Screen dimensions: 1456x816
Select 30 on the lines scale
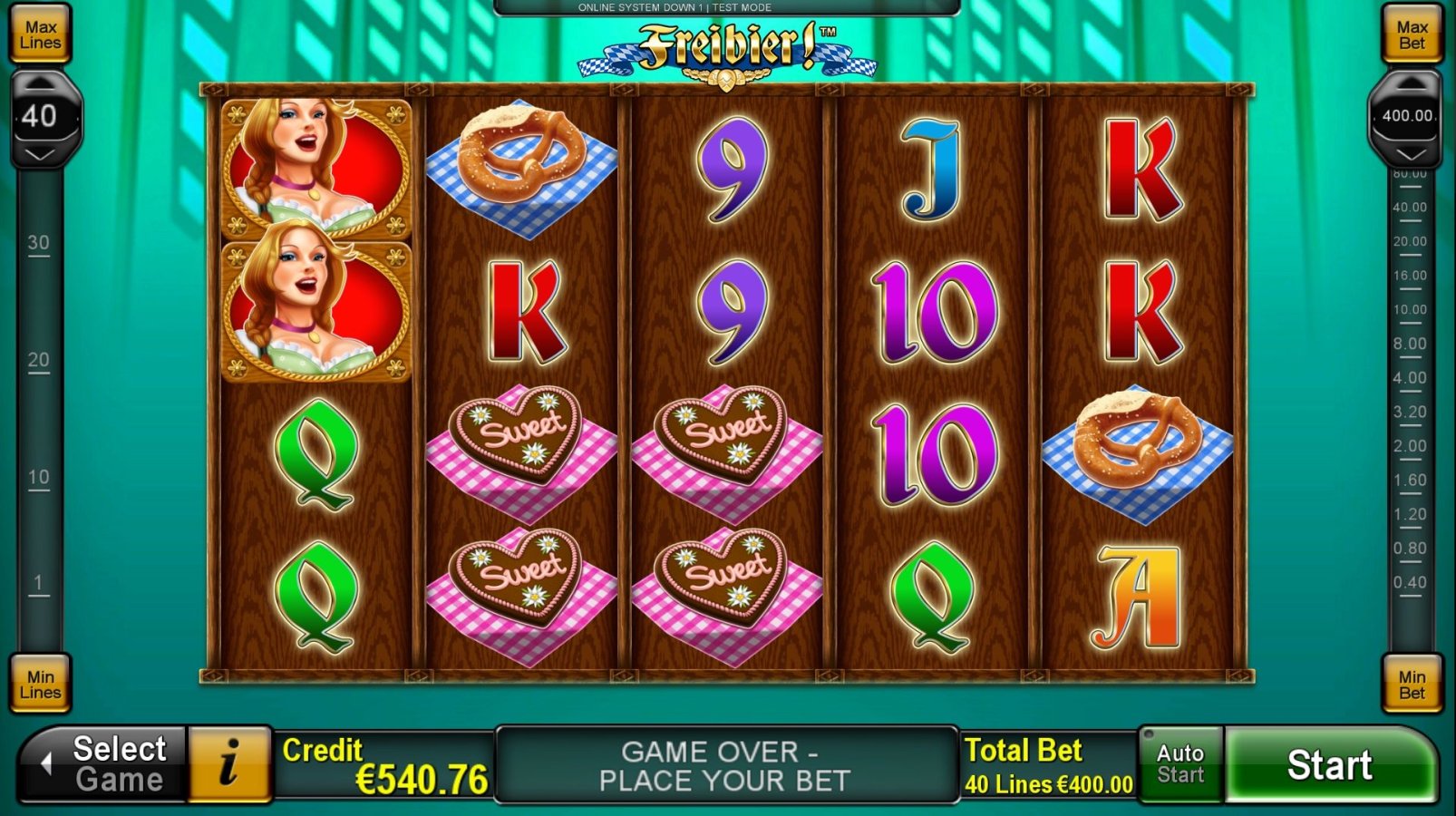(x=38, y=243)
